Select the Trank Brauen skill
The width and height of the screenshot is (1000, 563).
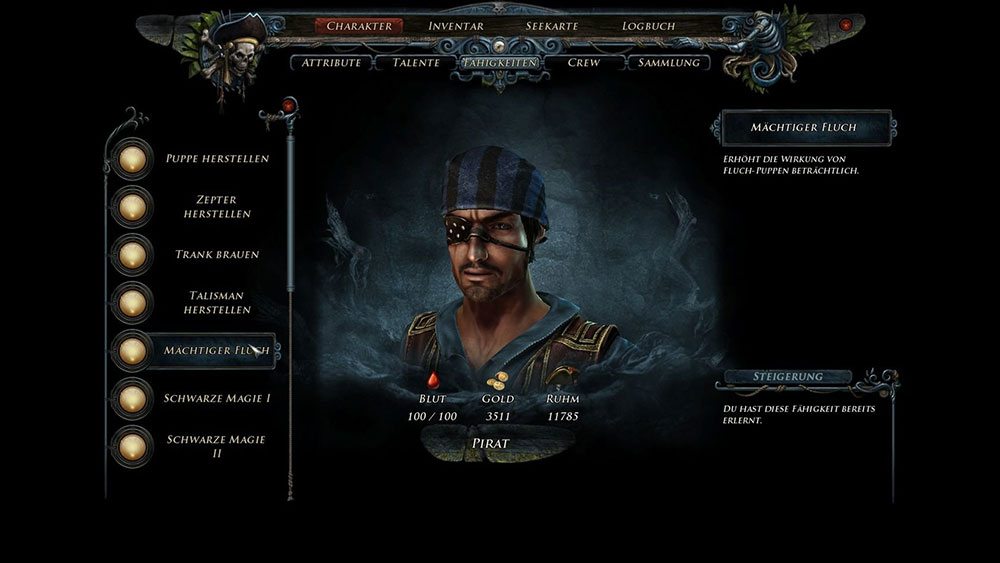click(x=216, y=254)
